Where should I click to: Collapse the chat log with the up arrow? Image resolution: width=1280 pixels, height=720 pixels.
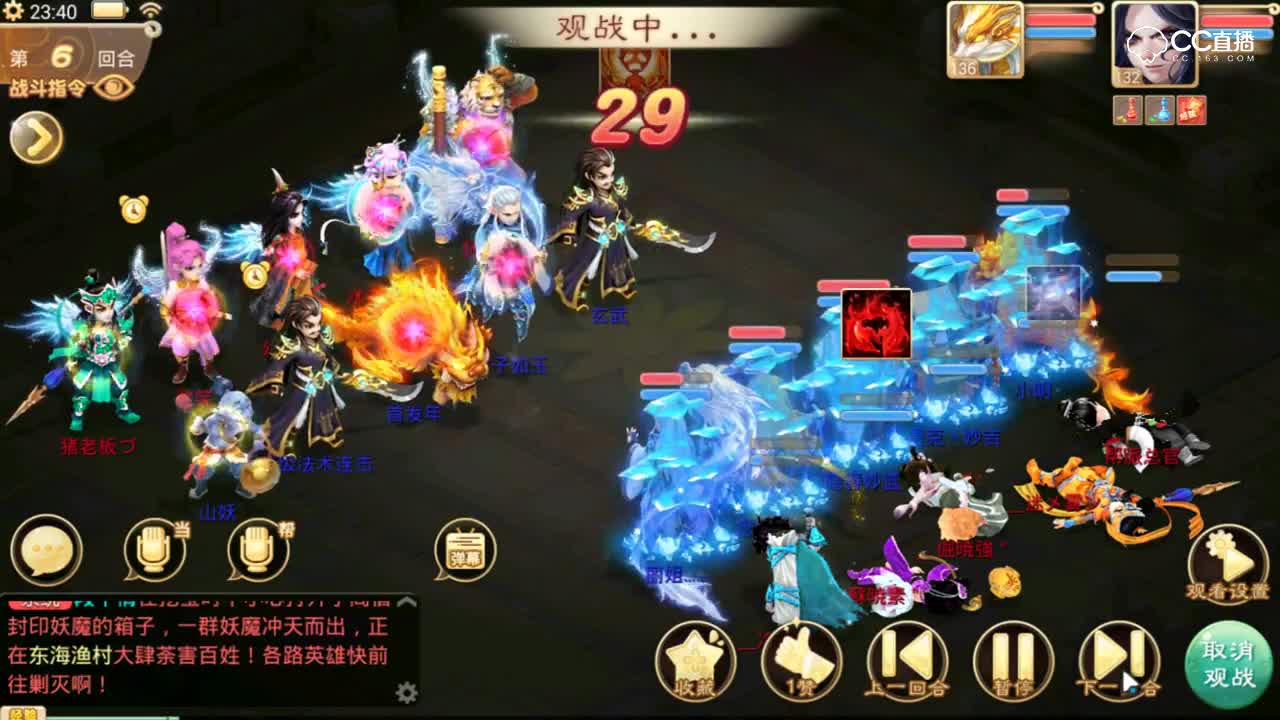[x=407, y=602]
